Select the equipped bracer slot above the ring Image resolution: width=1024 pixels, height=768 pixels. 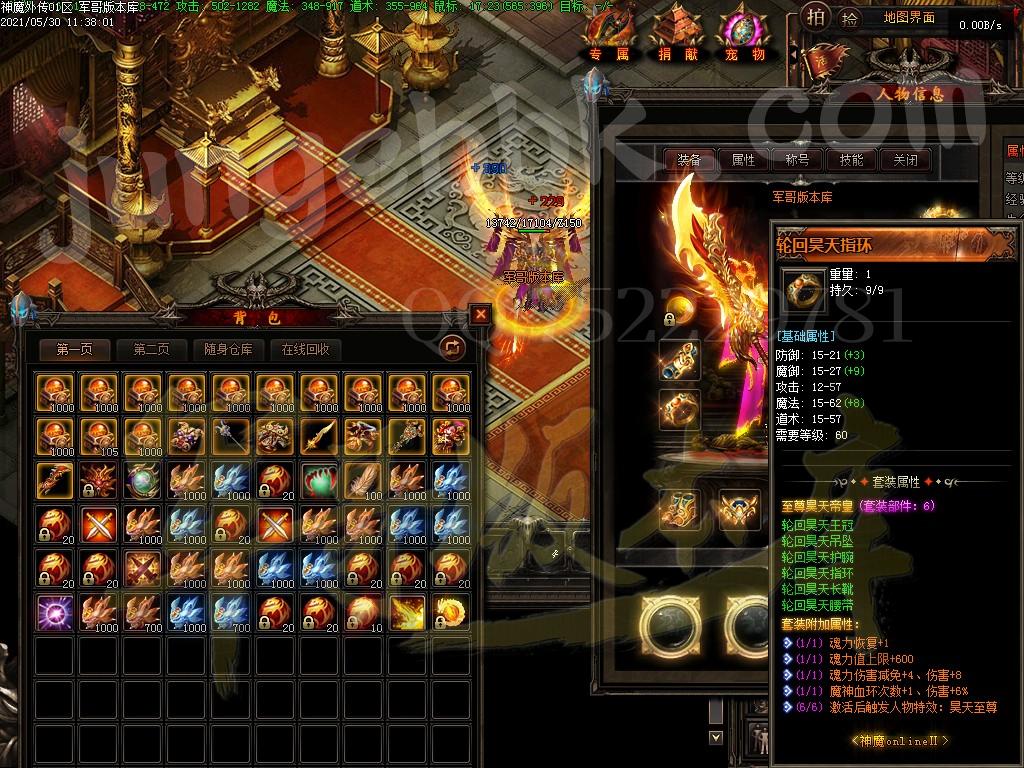[680, 360]
